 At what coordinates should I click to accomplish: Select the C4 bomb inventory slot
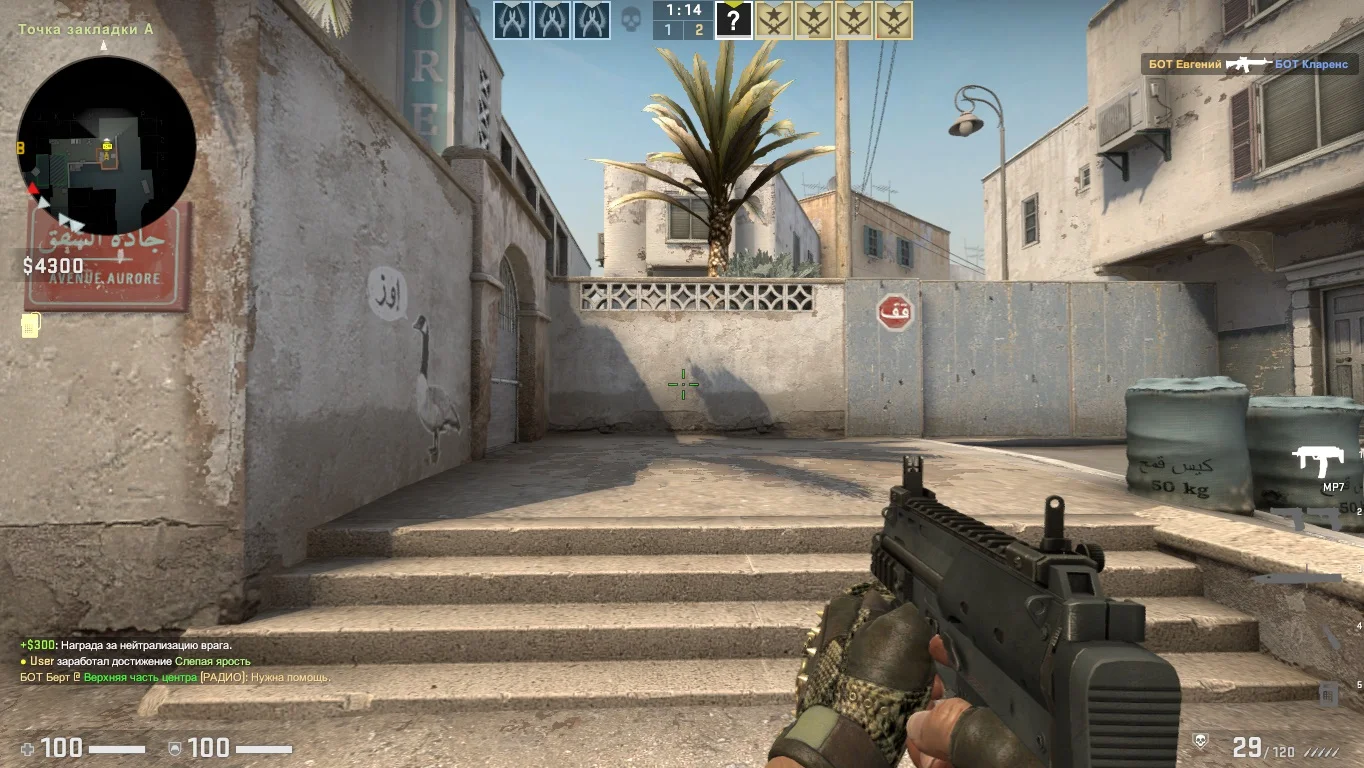pyautogui.click(x=1328, y=693)
